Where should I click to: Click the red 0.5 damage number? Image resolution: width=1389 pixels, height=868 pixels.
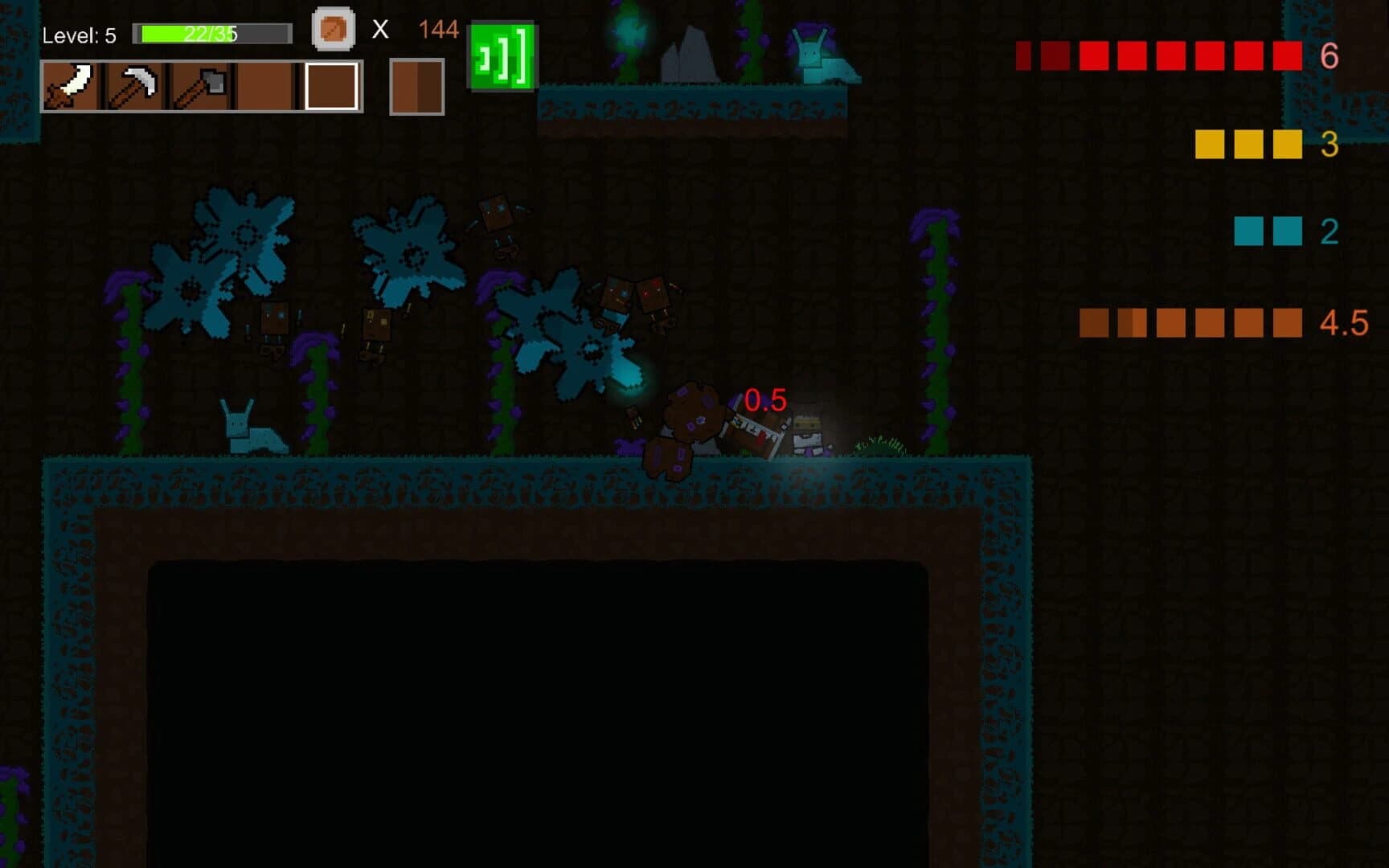tap(764, 401)
